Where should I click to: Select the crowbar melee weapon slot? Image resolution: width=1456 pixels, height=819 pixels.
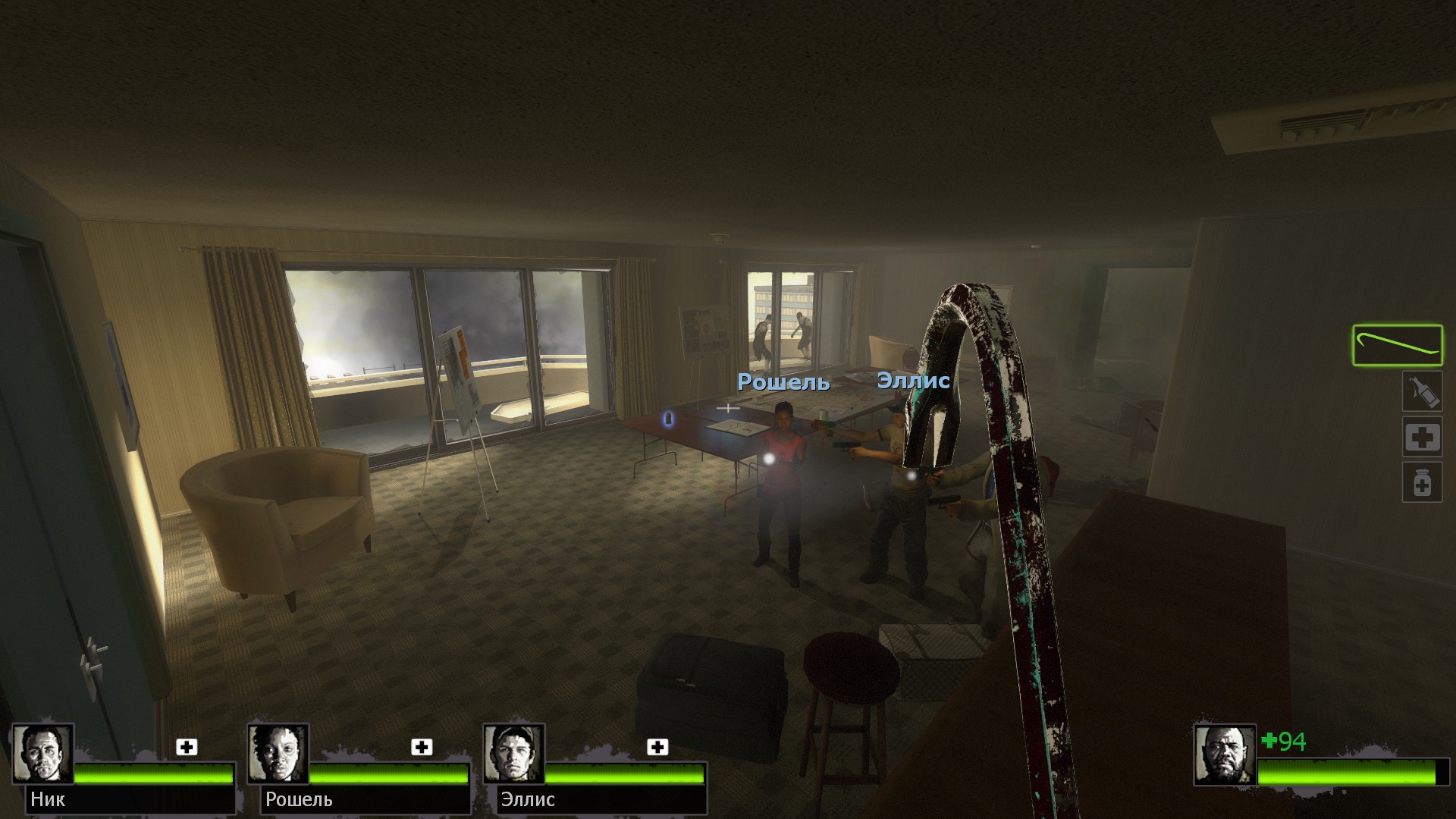(1397, 346)
